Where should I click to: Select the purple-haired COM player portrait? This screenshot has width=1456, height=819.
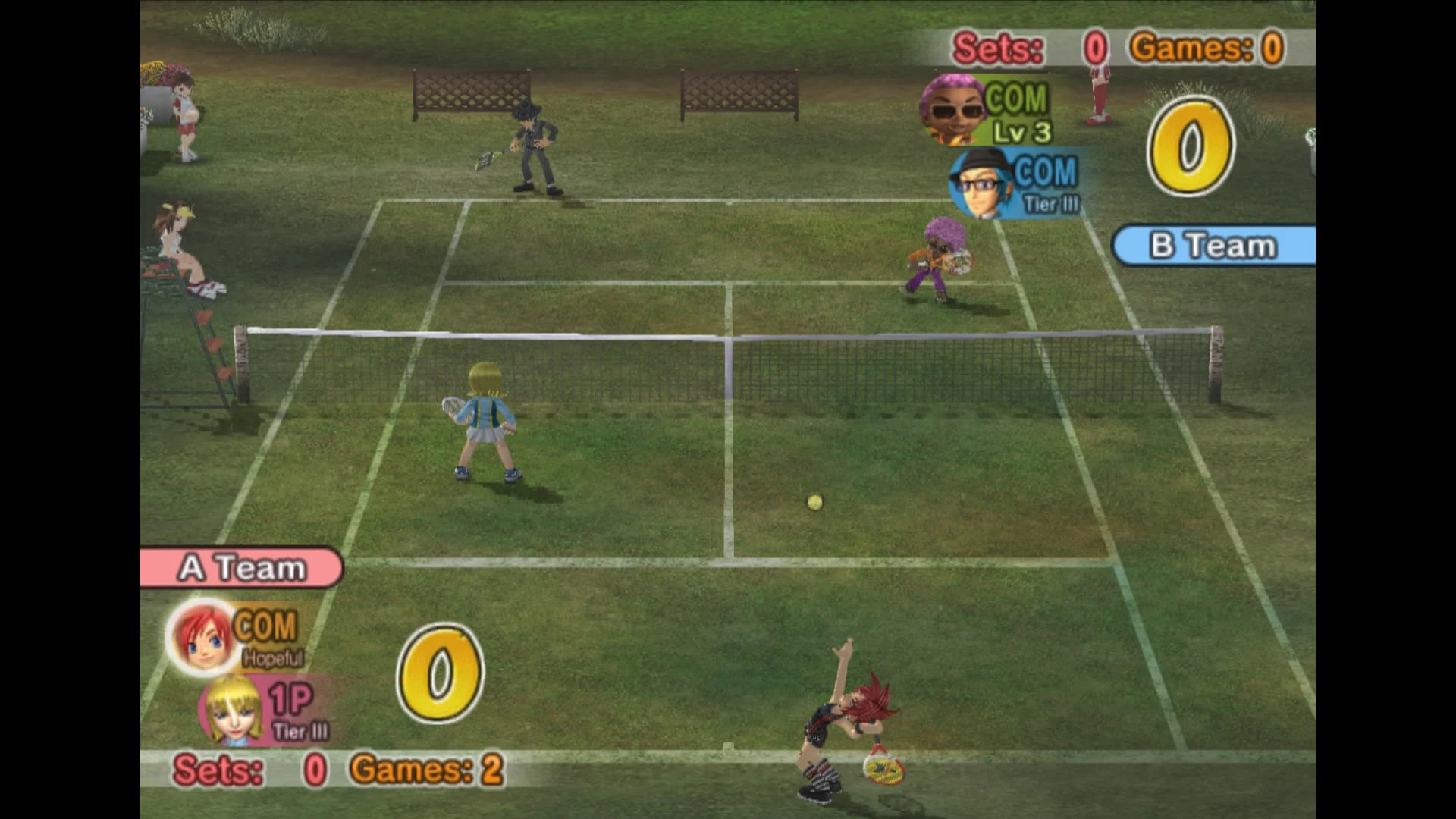click(x=954, y=111)
